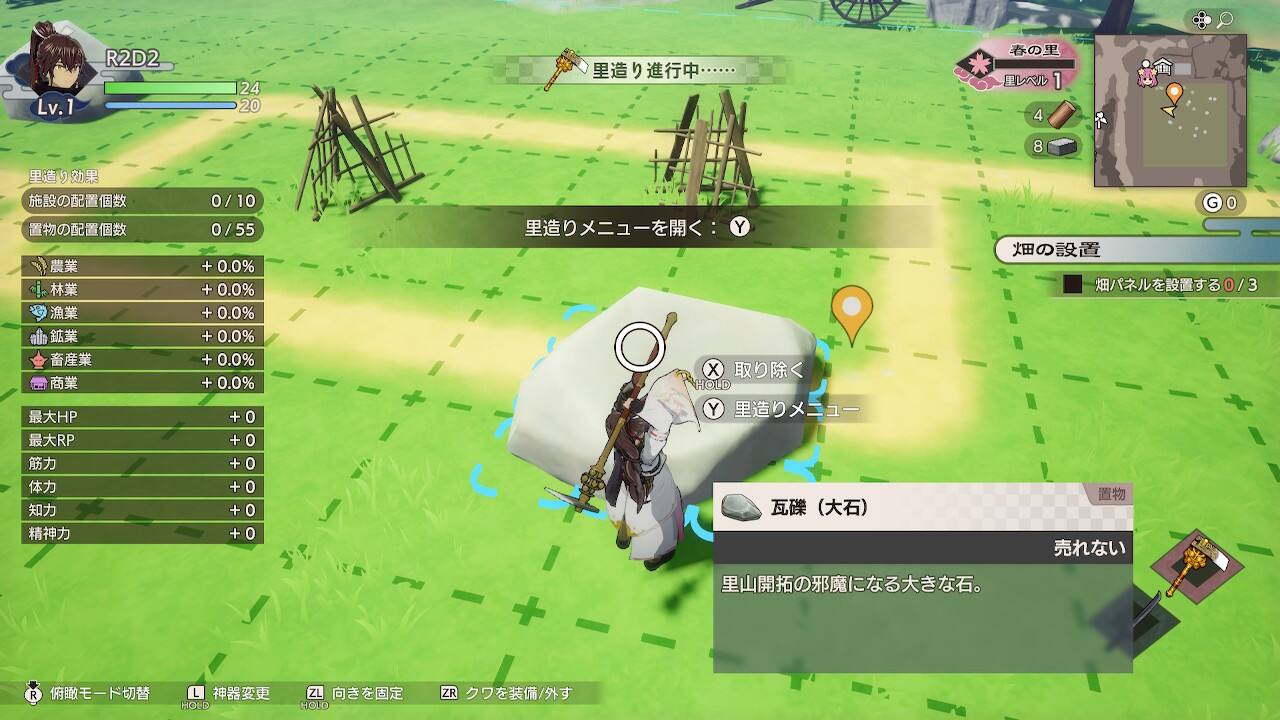This screenshot has height=720, width=1280.
Task: Open the village minimap
Action: click(x=1170, y=110)
